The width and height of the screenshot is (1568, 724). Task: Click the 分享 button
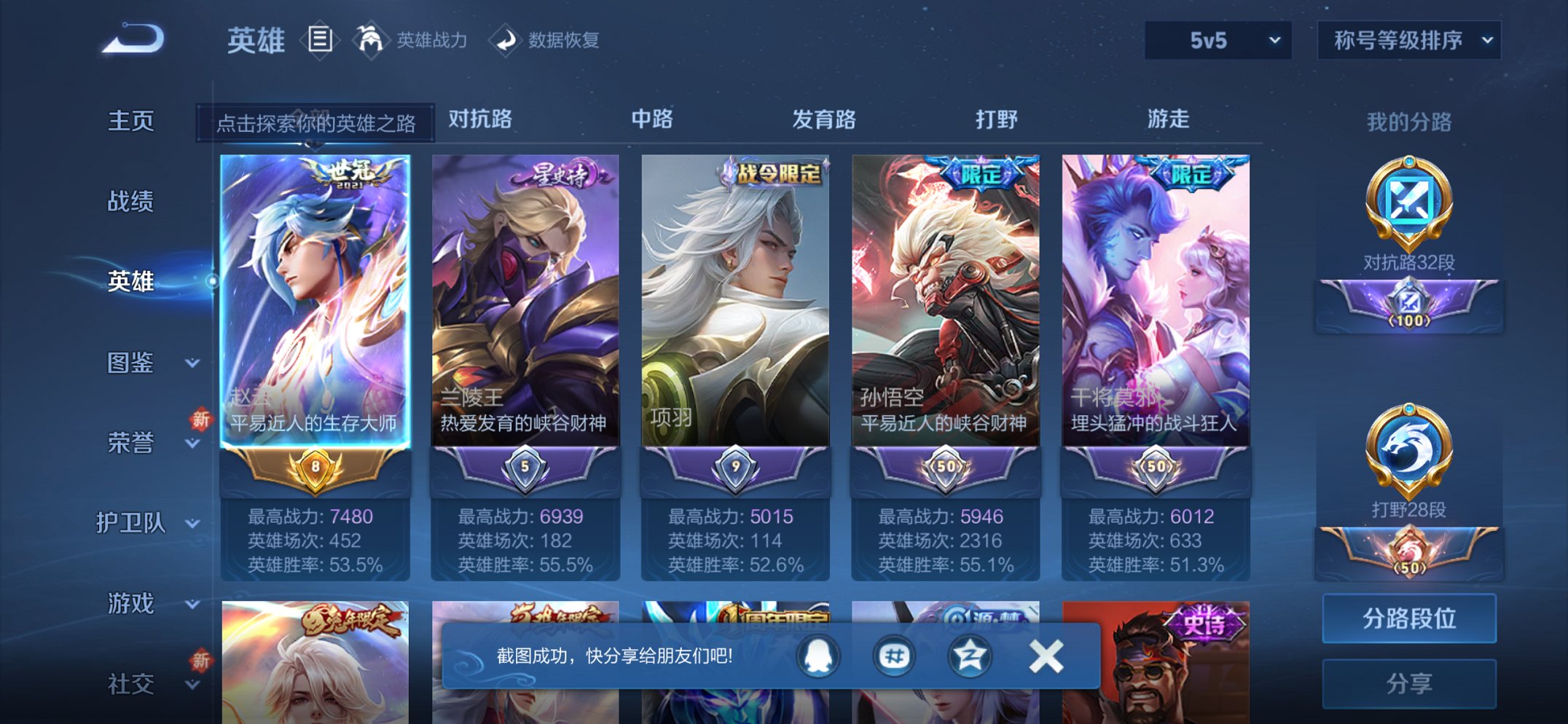point(1410,683)
